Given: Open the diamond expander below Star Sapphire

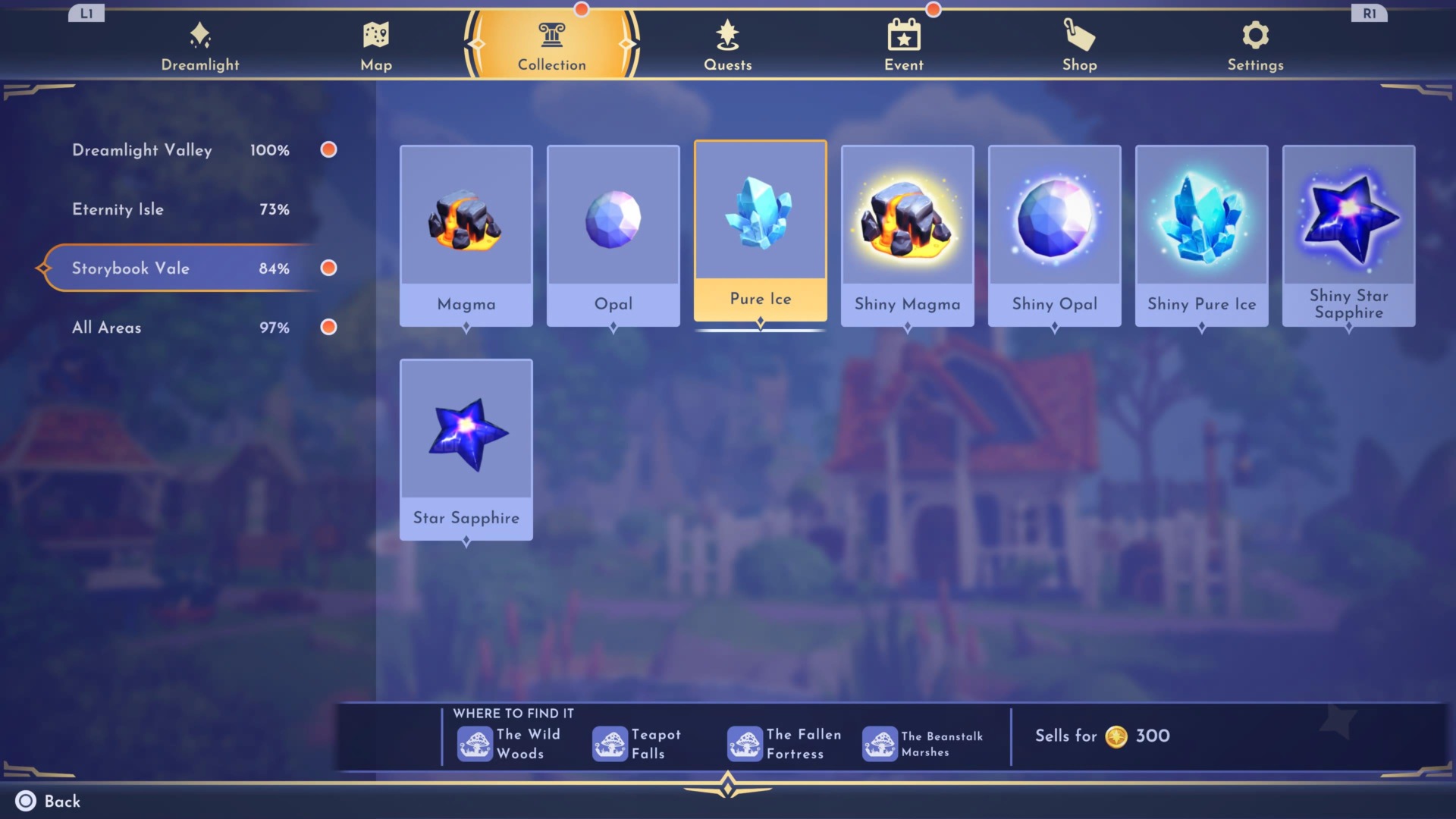Looking at the screenshot, I should pyautogui.click(x=466, y=541).
